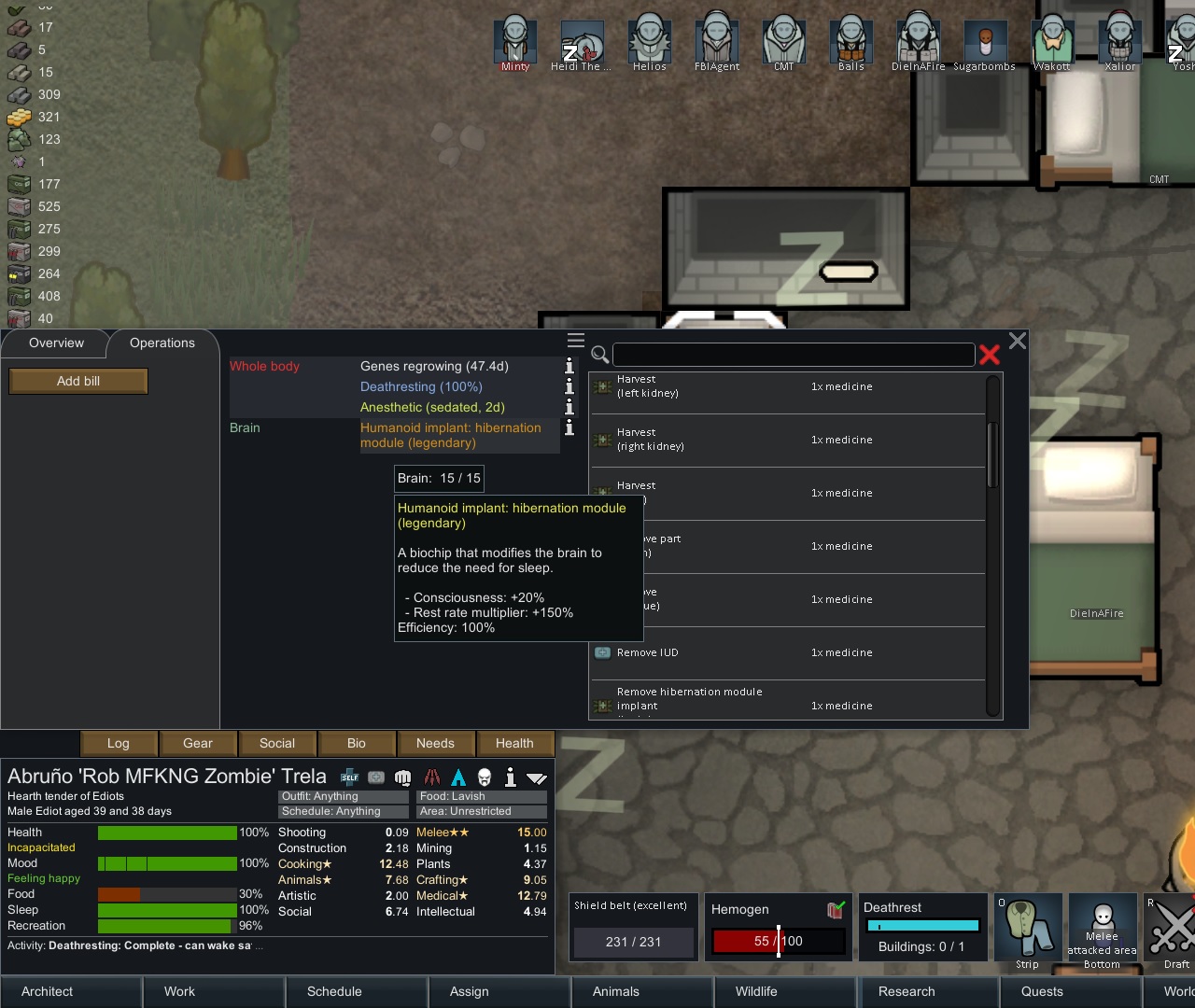Clear the search with the red X
The height and width of the screenshot is (1008, 1195).
(x=990, y=356)
